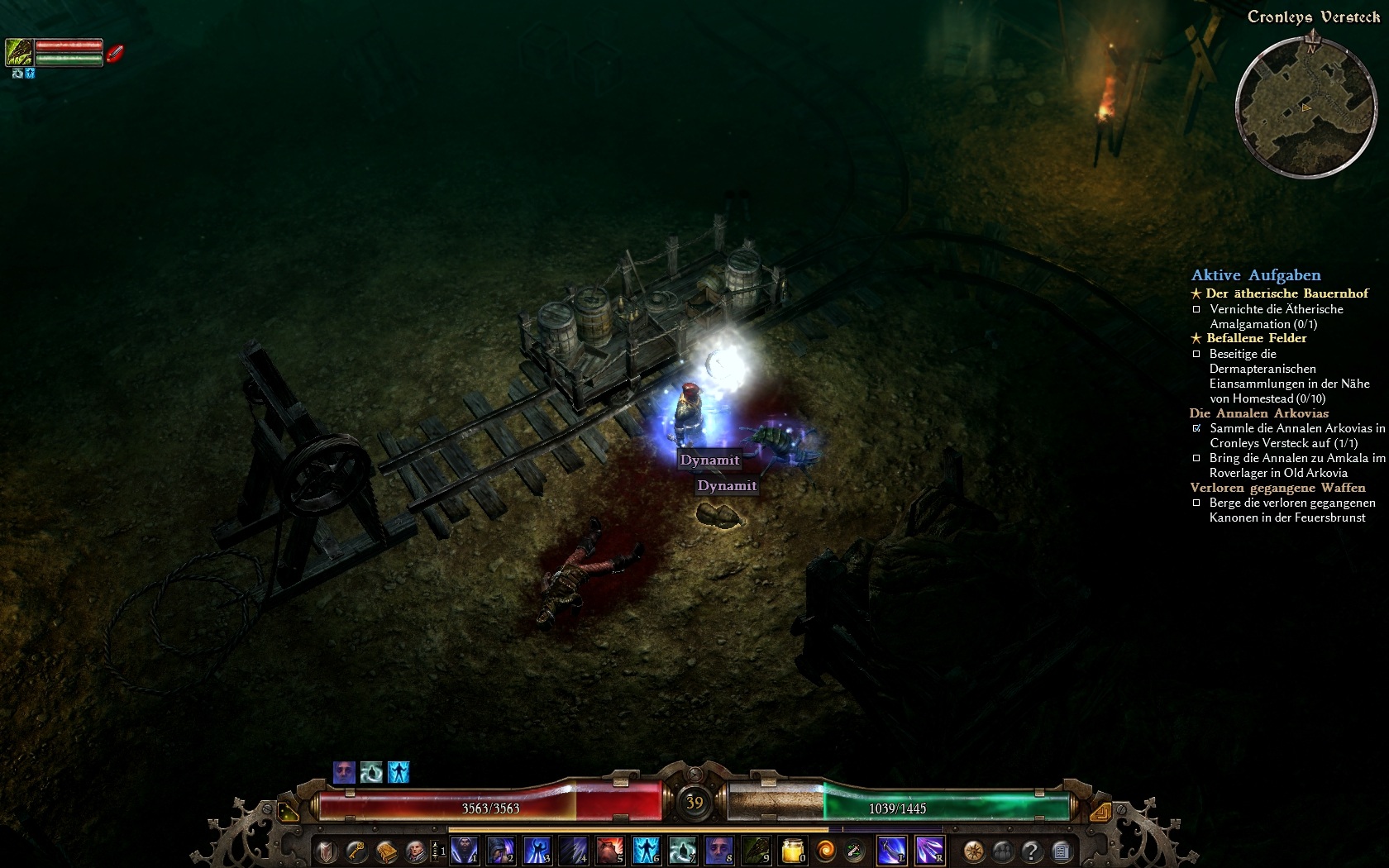
Task: Open the world map compass button
Action: [x=974, y=850]
